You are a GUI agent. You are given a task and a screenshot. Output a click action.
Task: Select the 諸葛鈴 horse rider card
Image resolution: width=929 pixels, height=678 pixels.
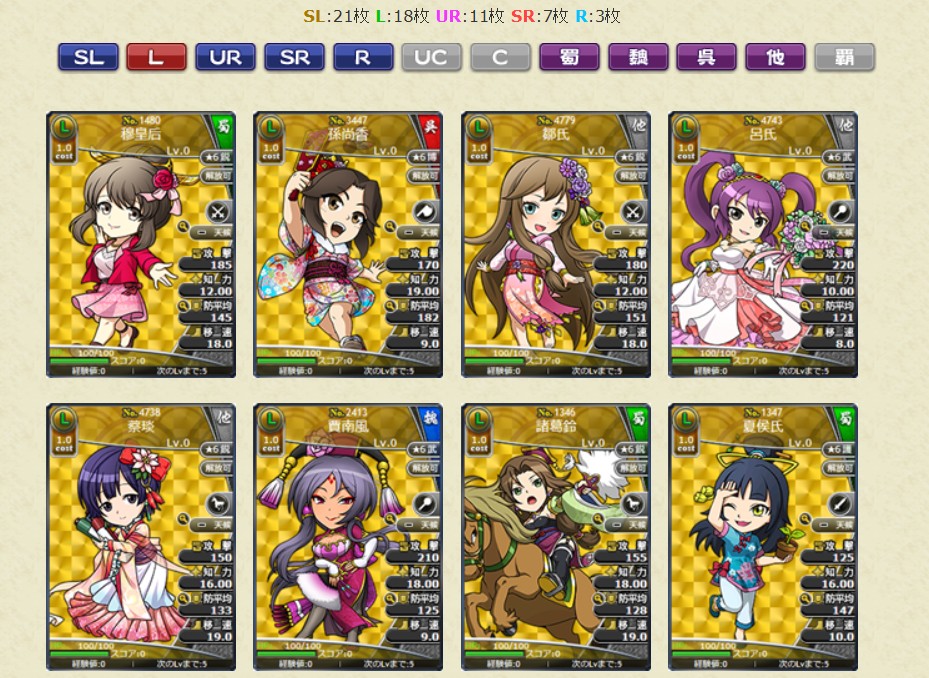tap(556, 537)
